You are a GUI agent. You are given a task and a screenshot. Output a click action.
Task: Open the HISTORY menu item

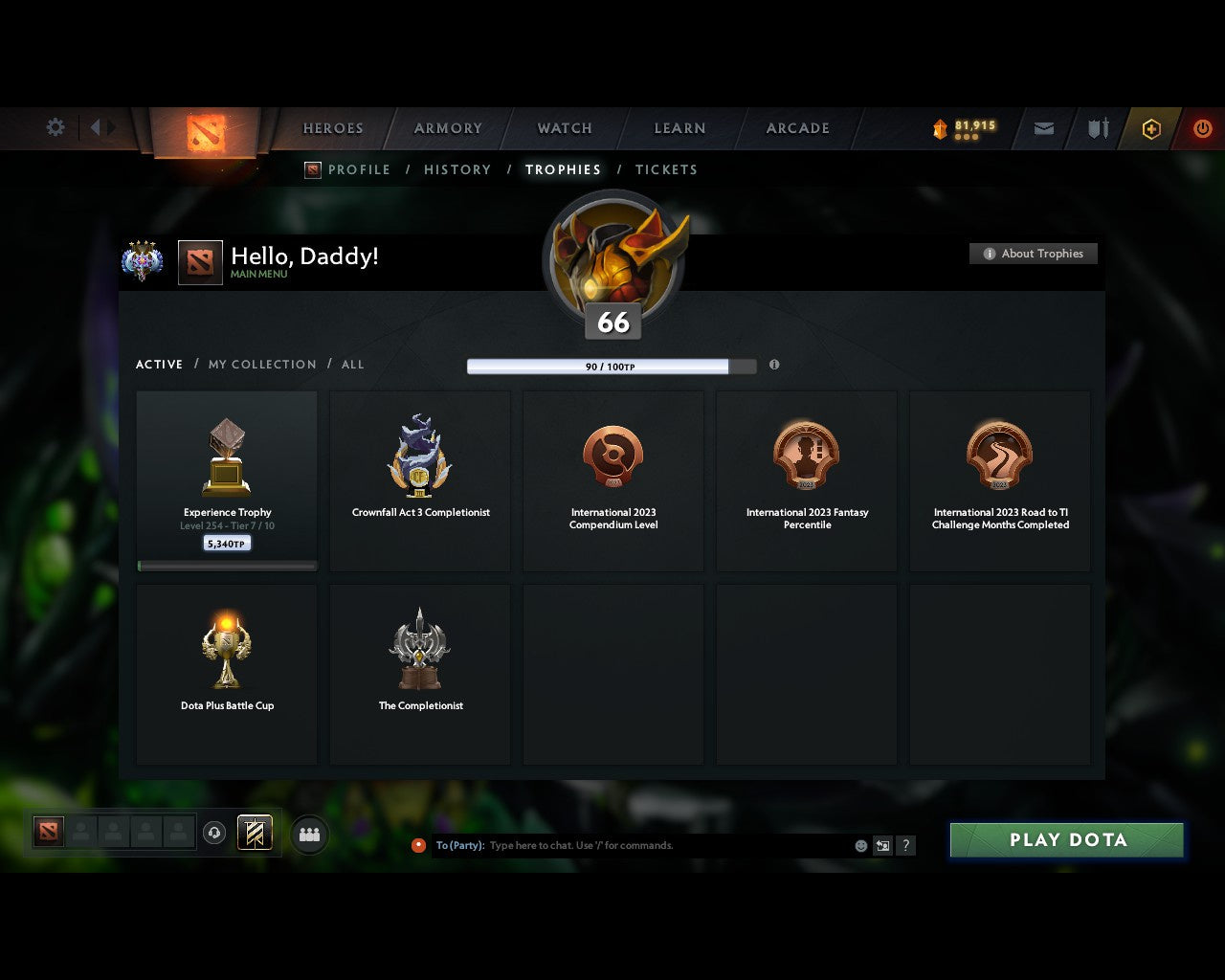click(x=457, y=169)
